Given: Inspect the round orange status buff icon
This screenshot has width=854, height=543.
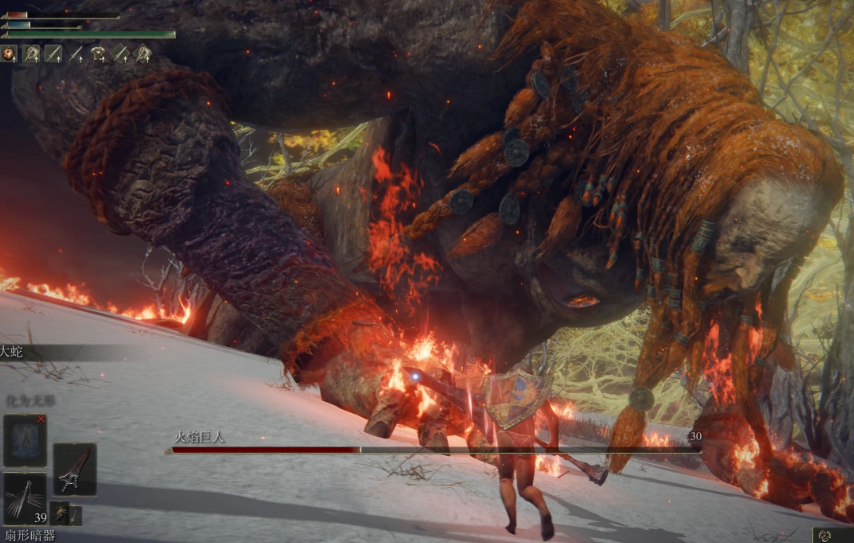Looking at the screenshot, I should click(10, 53).
